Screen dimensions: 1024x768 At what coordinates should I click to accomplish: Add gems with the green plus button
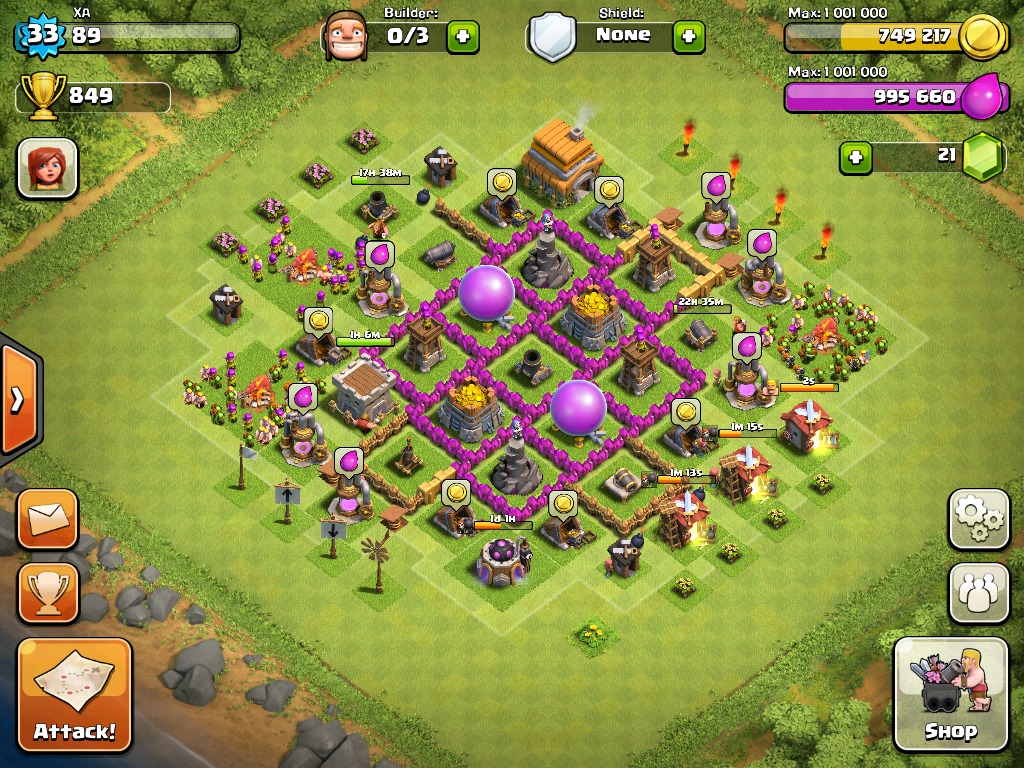pyautogui.click(x=855, y=157)
